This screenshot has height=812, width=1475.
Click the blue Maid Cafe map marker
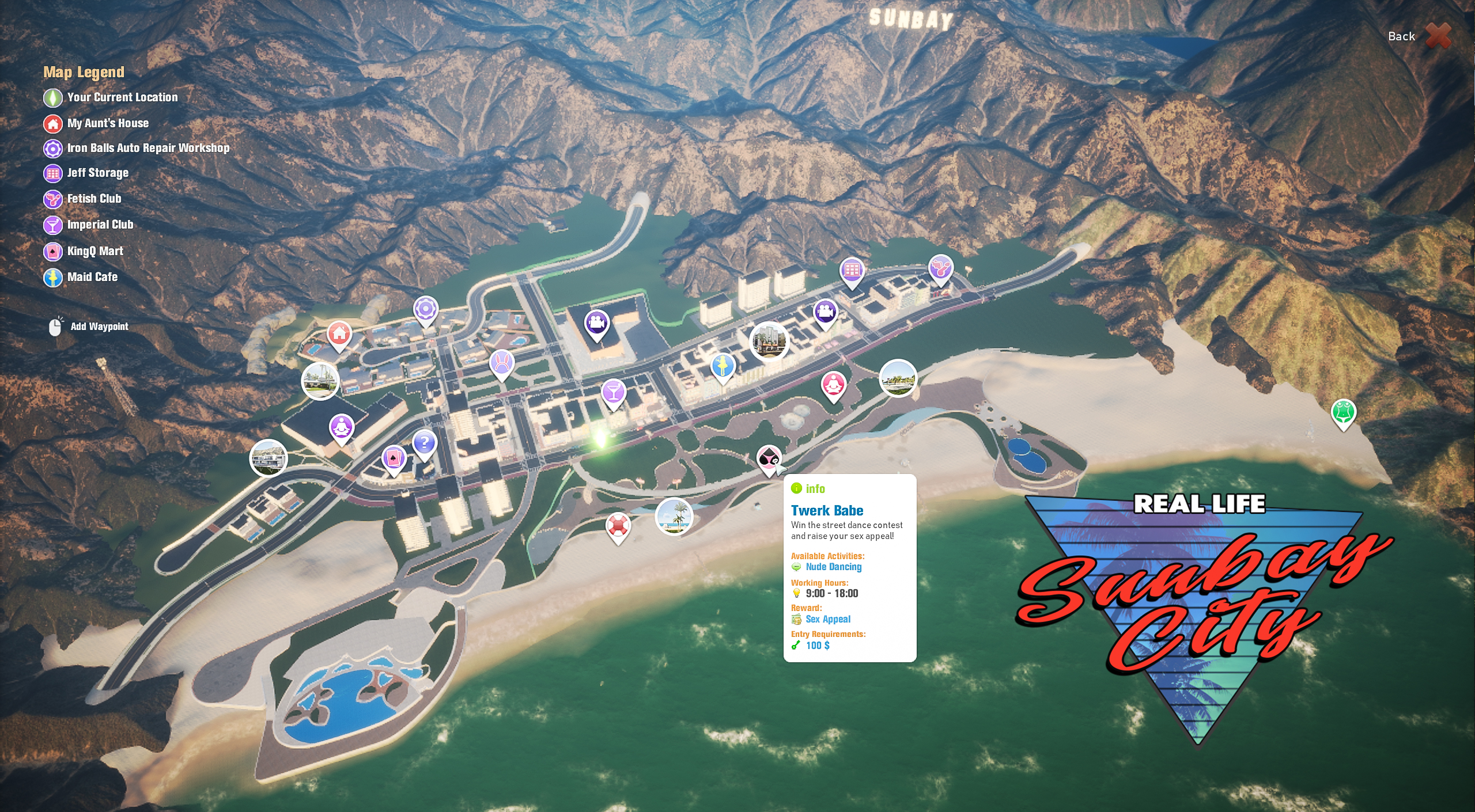pos(723,366)
